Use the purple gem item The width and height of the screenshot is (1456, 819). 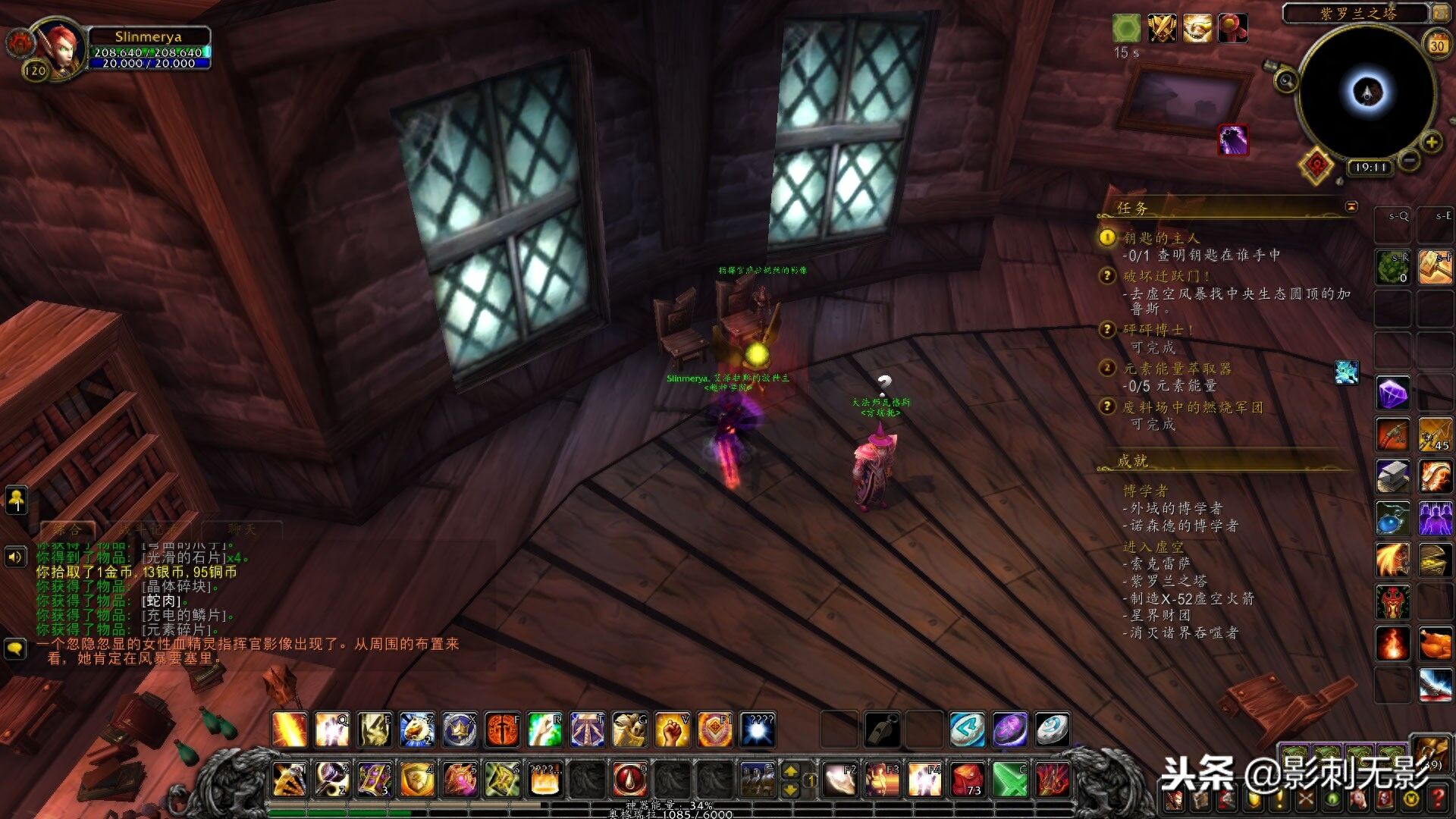(1393, 394)
